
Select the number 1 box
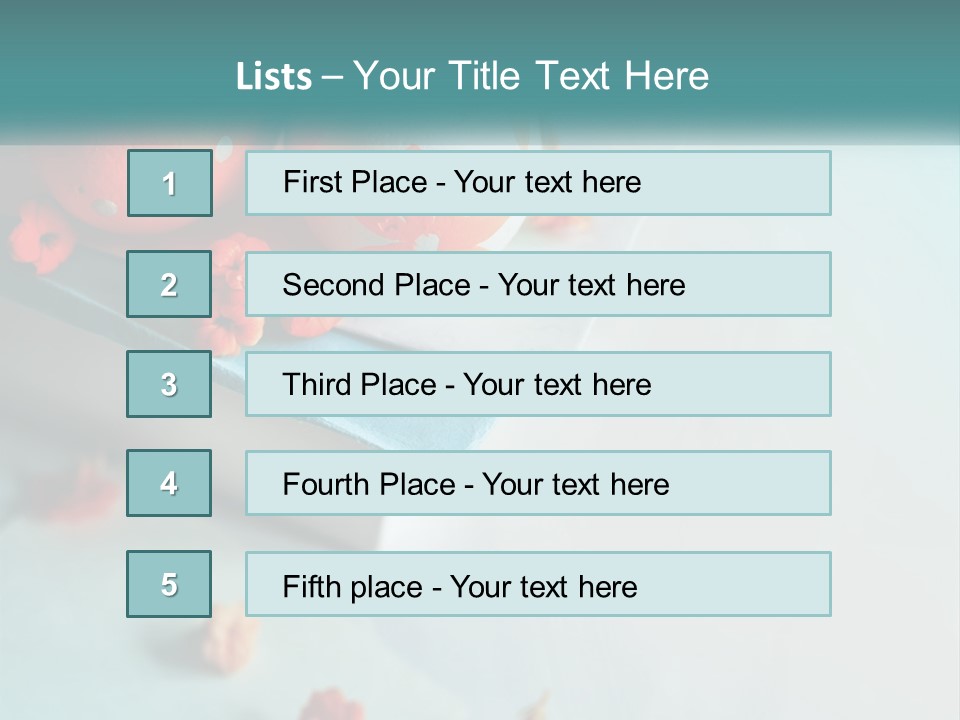(170, 183)
